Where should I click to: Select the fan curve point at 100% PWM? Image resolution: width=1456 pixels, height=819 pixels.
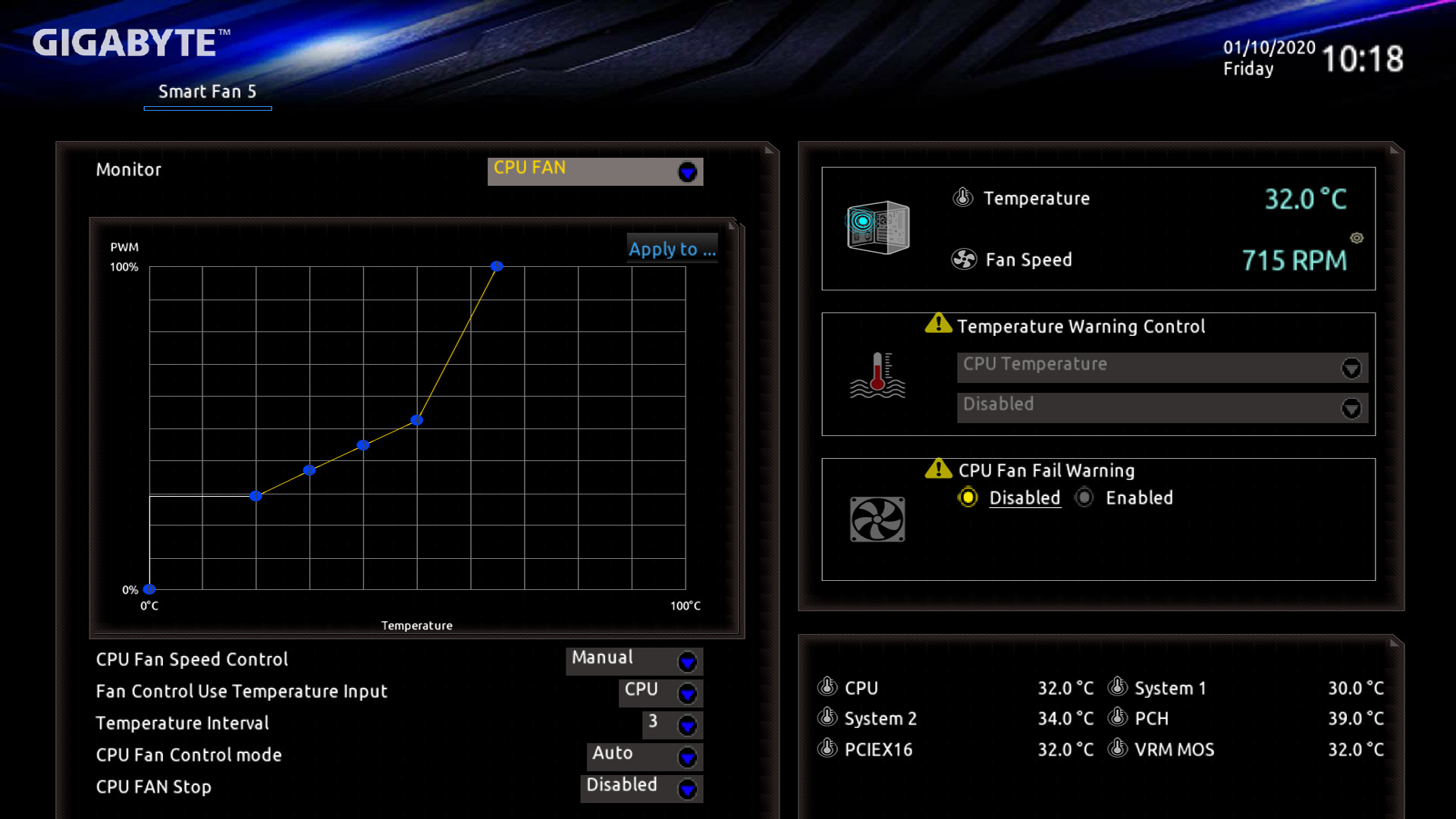497,266
